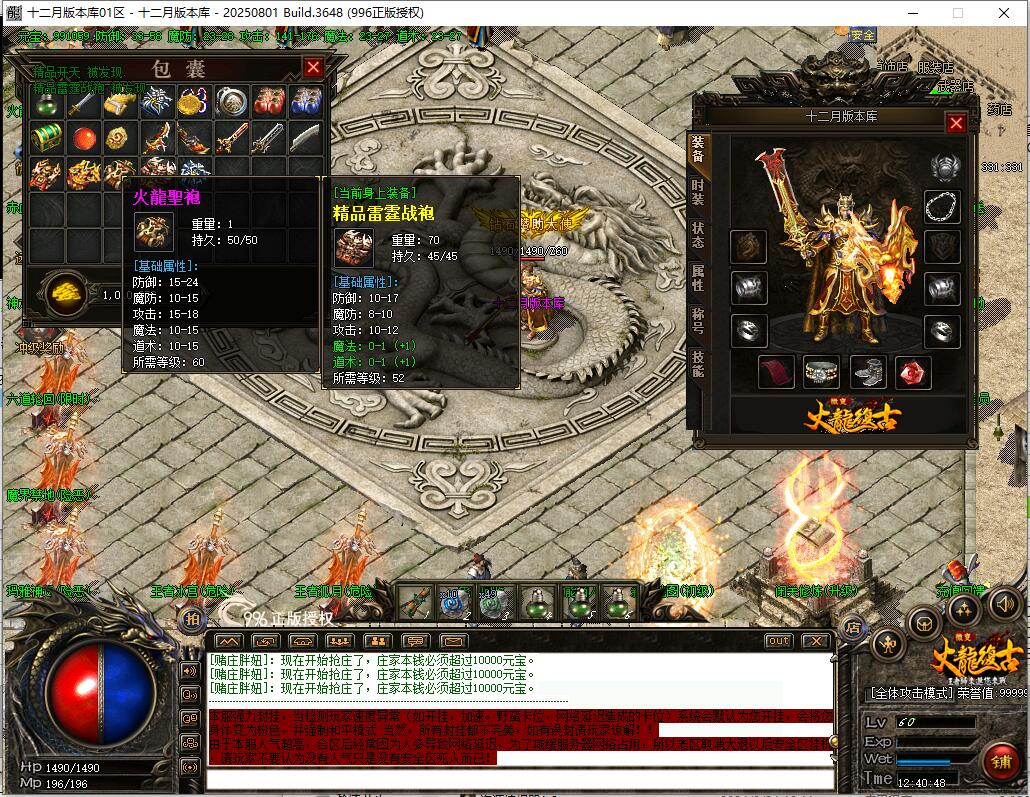
Task: Select the green treasure chest in inventory
Action: [x=45, y=137]
